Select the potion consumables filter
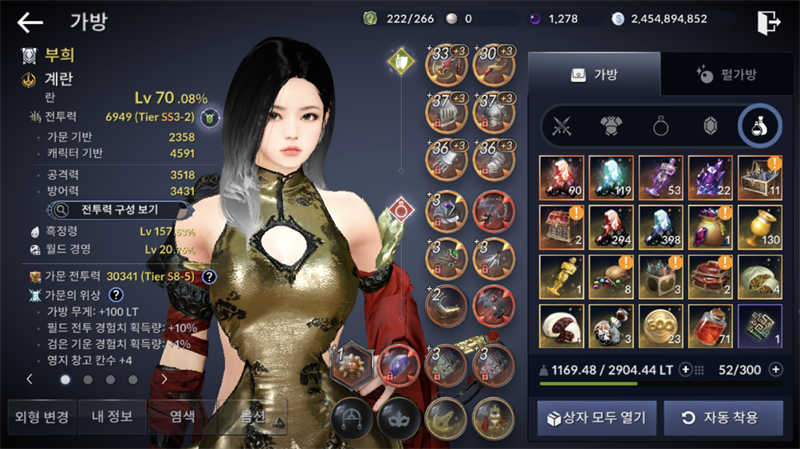This screenshot has height=449, width=800. tap(759, 126)
